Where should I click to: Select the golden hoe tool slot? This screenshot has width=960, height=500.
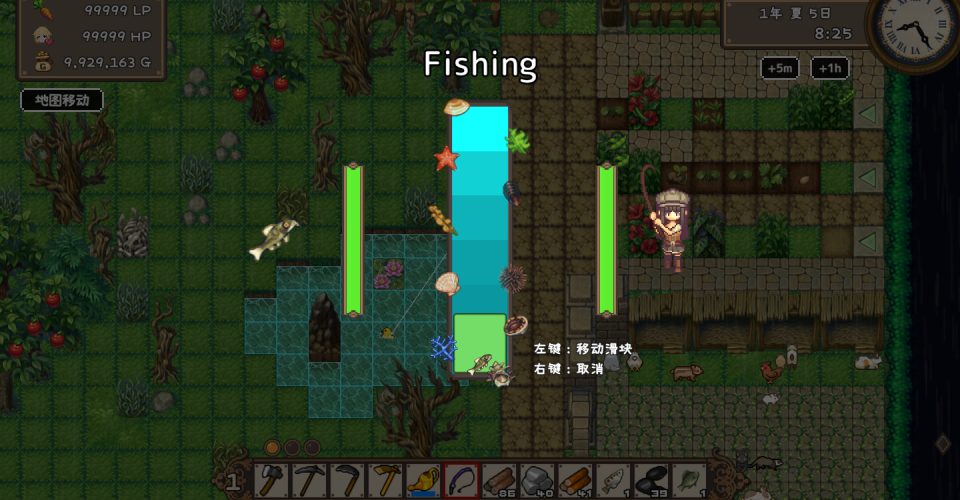[384, 480]
